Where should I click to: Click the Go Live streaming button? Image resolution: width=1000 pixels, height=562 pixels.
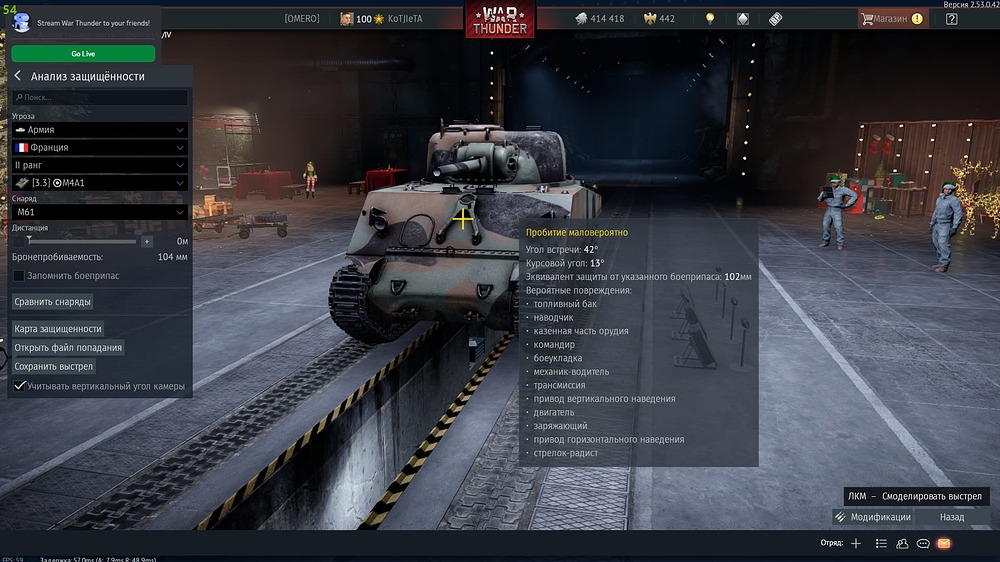coord(83,54)
